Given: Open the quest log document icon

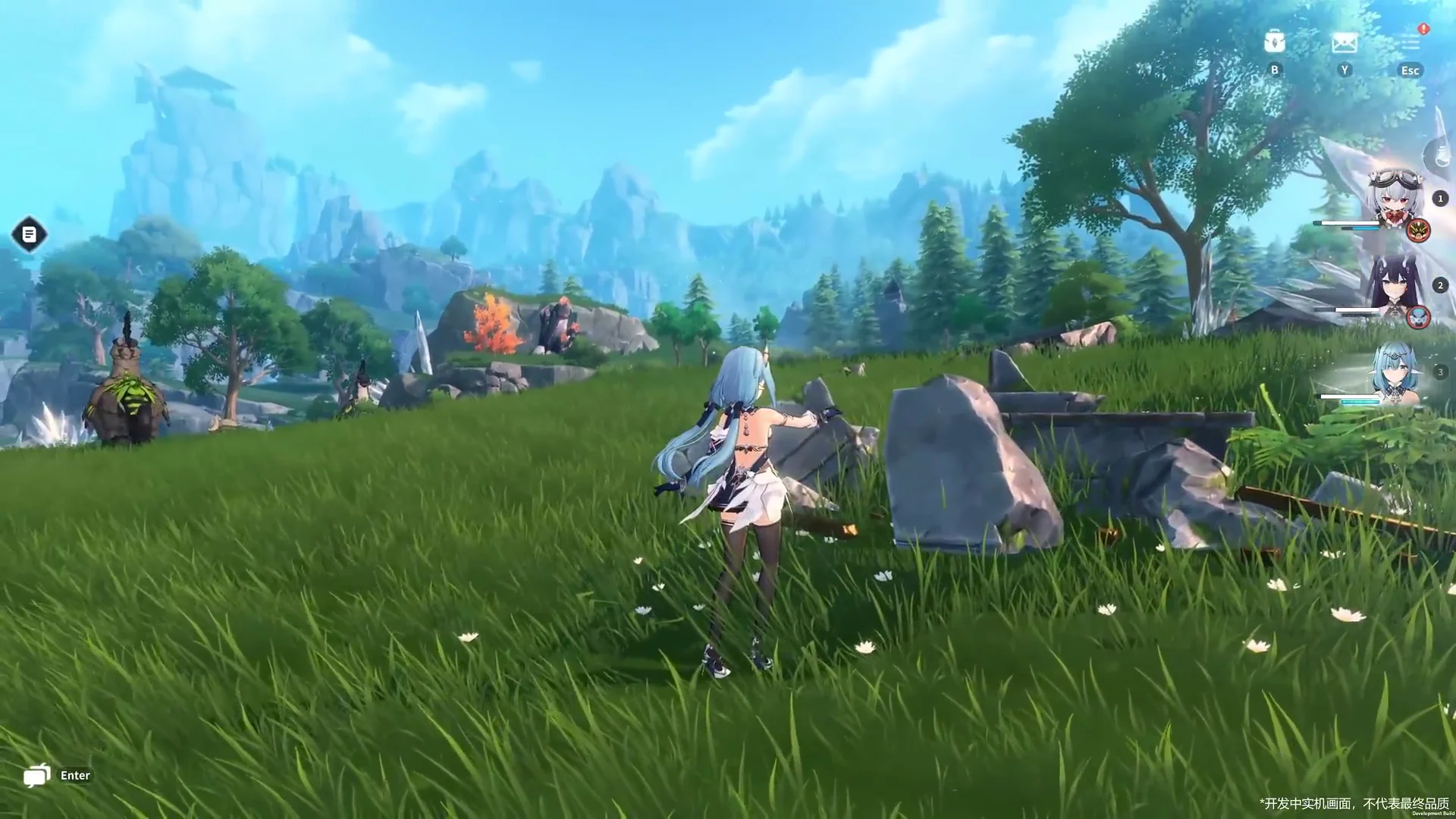Looking at the screenshot, I should 30,234.
